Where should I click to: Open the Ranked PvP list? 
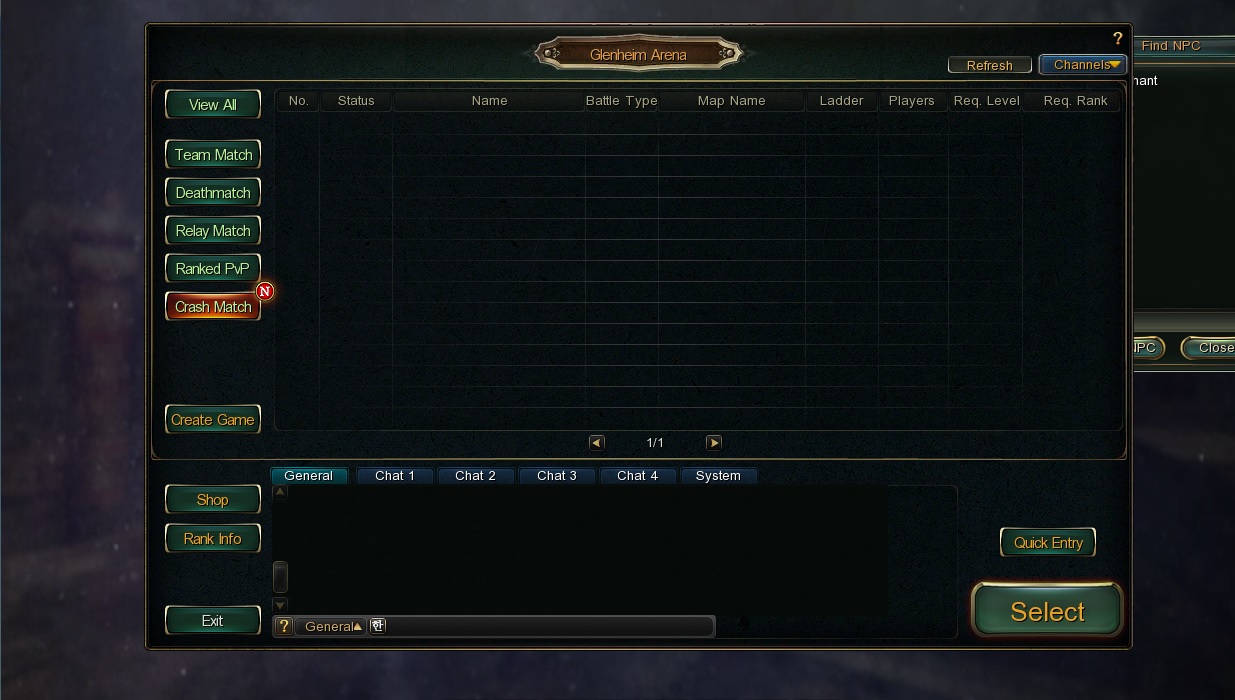[212, 268]
